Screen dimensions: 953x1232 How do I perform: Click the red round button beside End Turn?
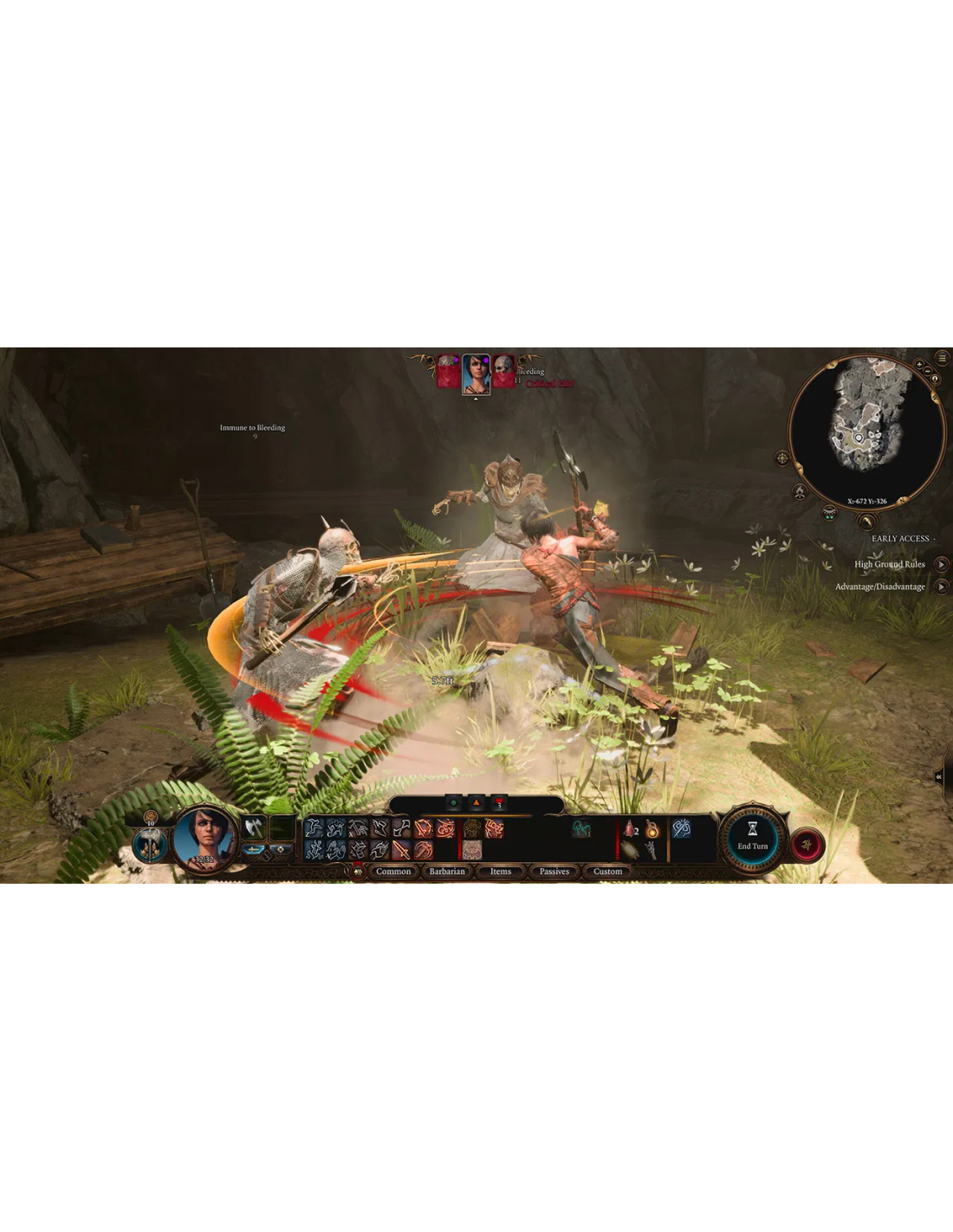coord(807,845)
